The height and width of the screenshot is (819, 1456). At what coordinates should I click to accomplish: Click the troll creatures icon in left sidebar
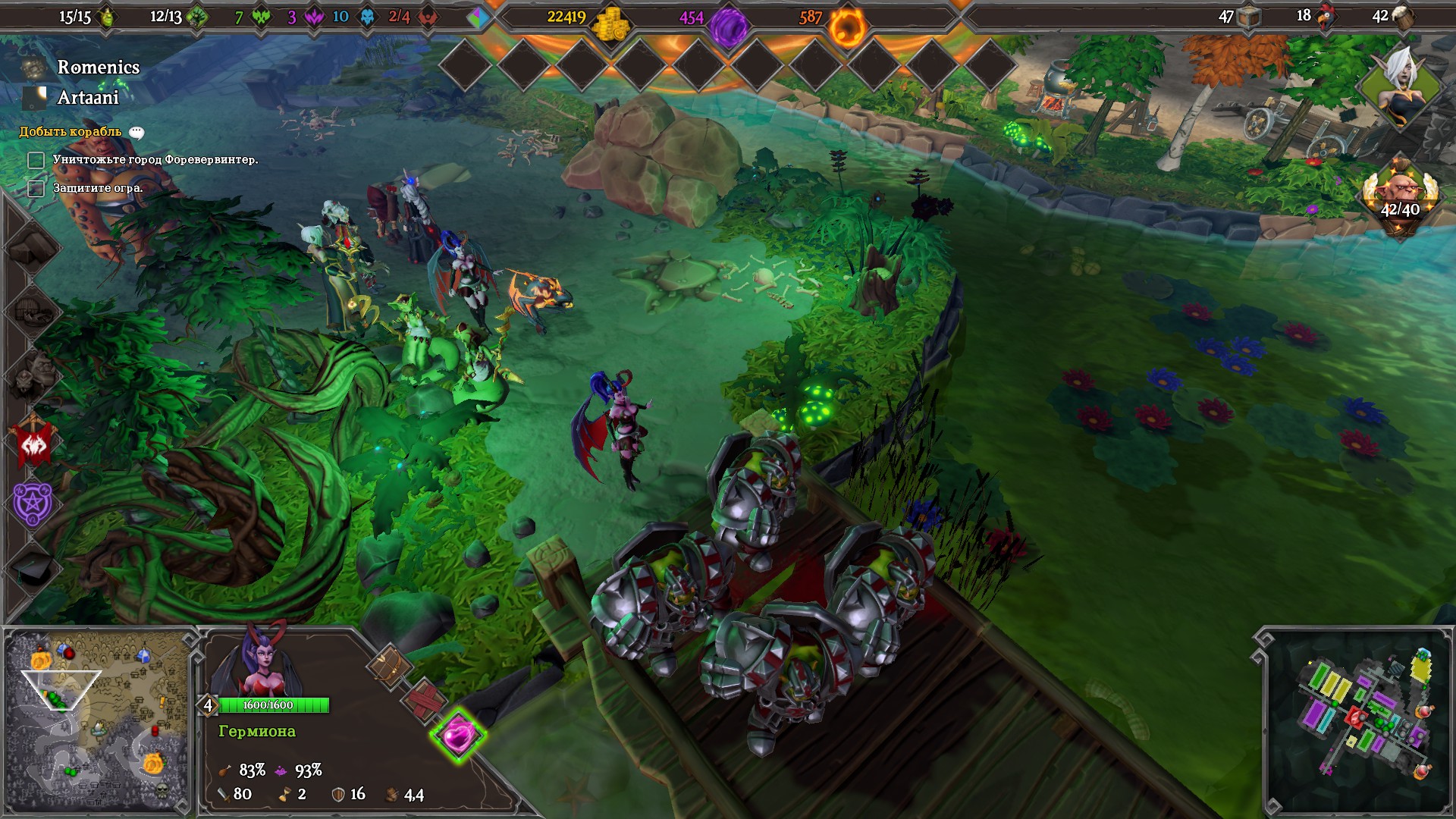pos(32,370)
